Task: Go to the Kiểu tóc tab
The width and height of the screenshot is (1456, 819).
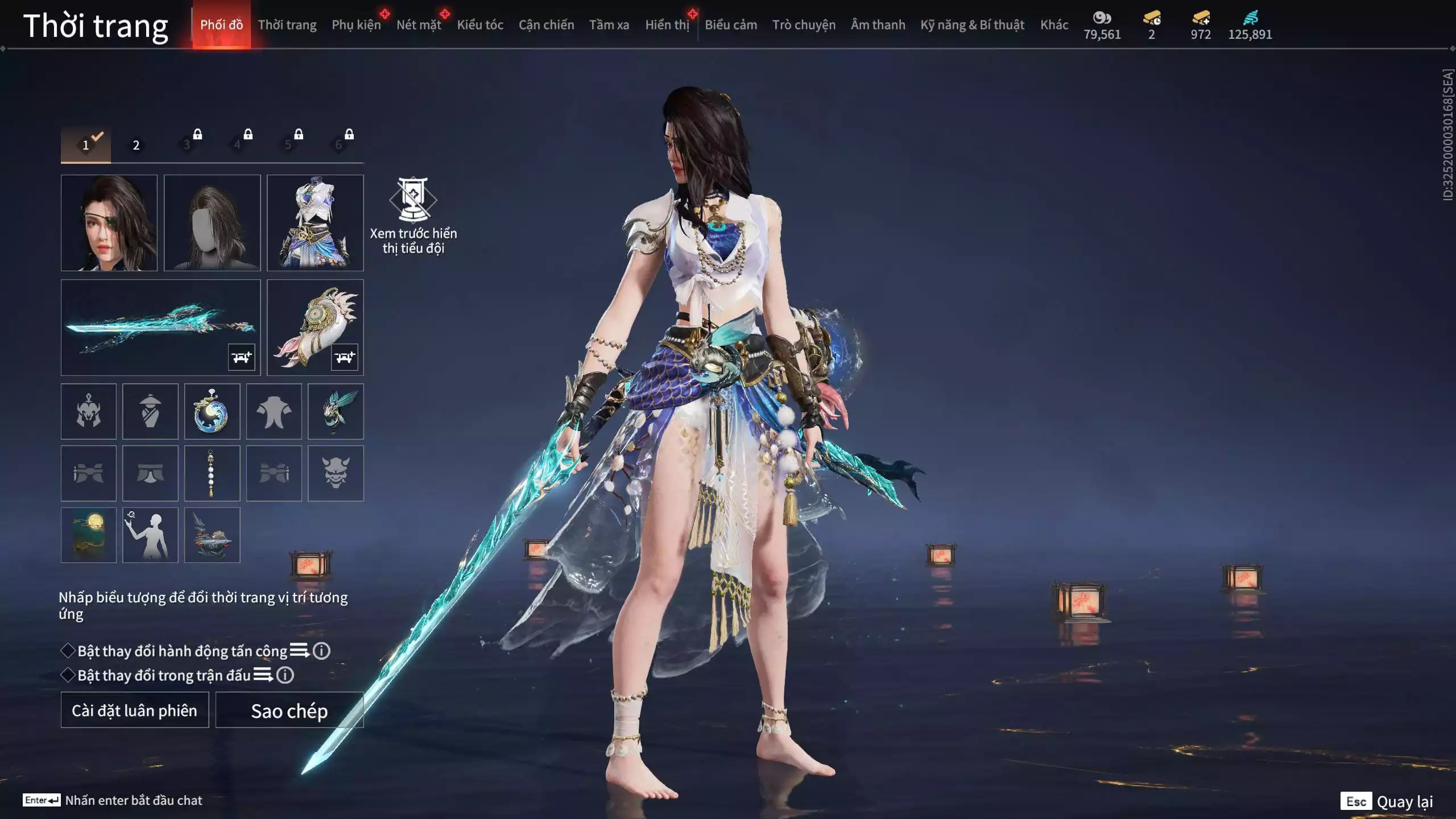Action: (x=480, y=25)
